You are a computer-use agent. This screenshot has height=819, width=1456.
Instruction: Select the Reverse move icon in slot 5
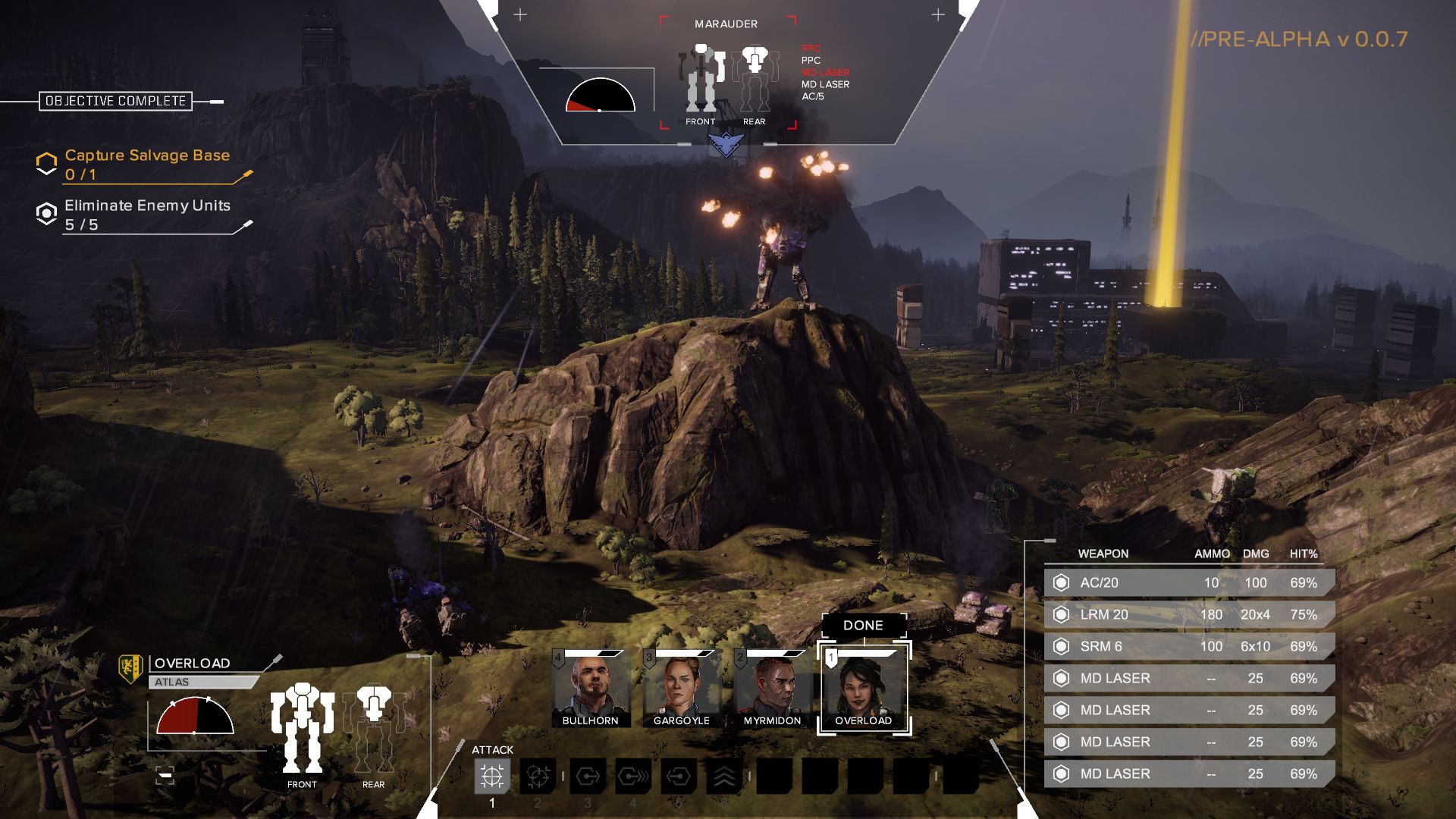click(x=679, y=775)
